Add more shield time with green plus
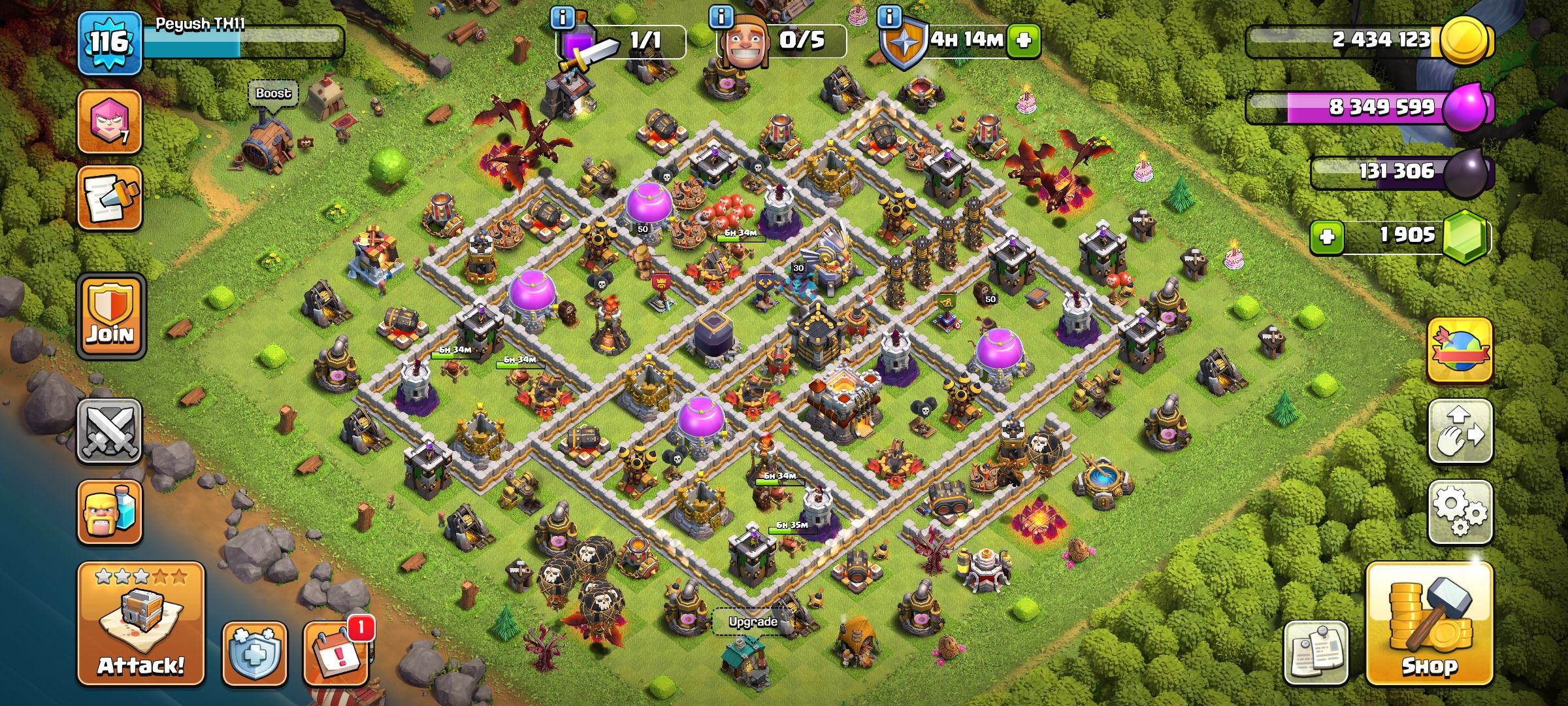Screen dimensions: 1568x706 coord(1023,41)
